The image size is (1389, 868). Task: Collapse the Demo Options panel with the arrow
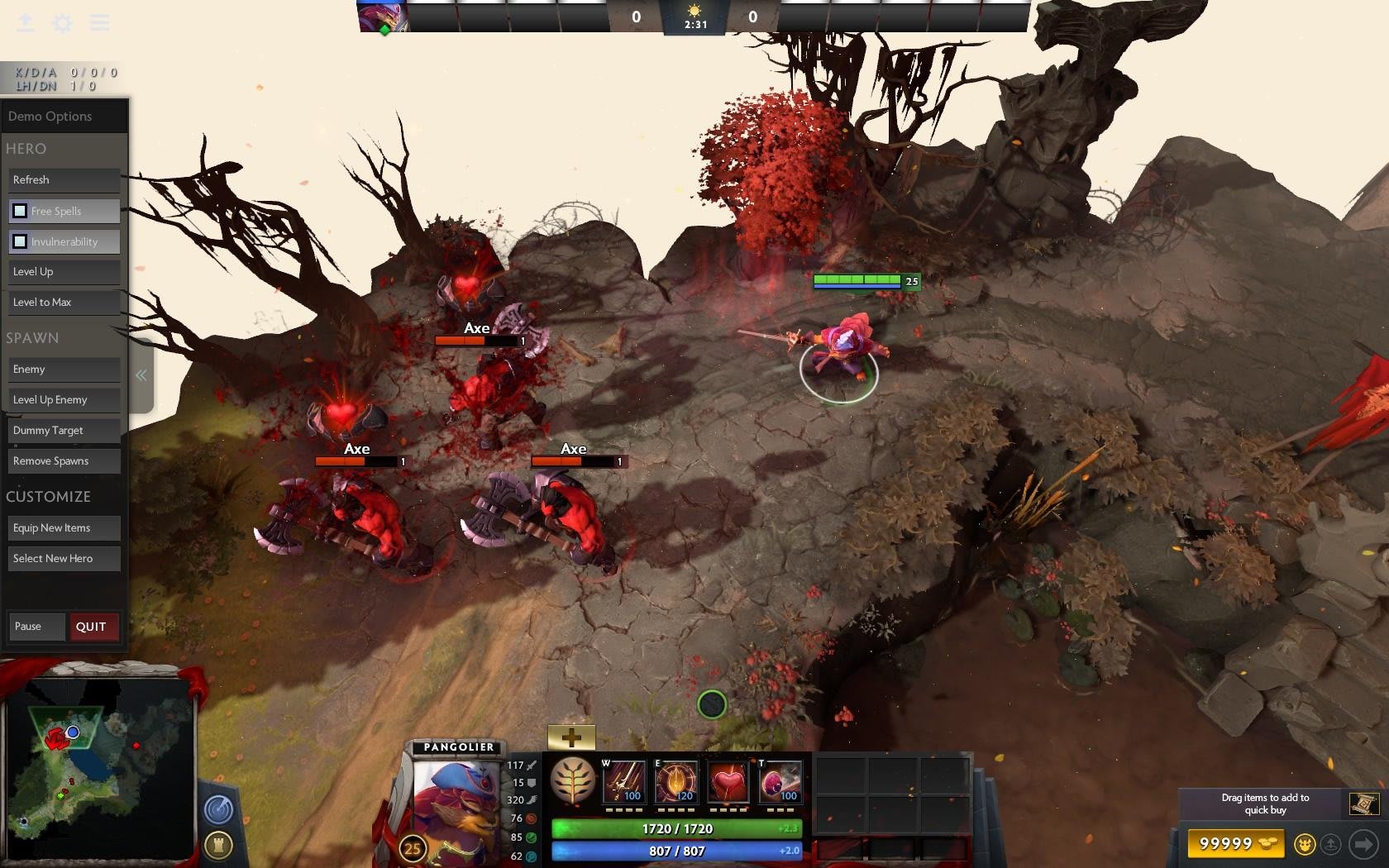(x=141, y=375)
